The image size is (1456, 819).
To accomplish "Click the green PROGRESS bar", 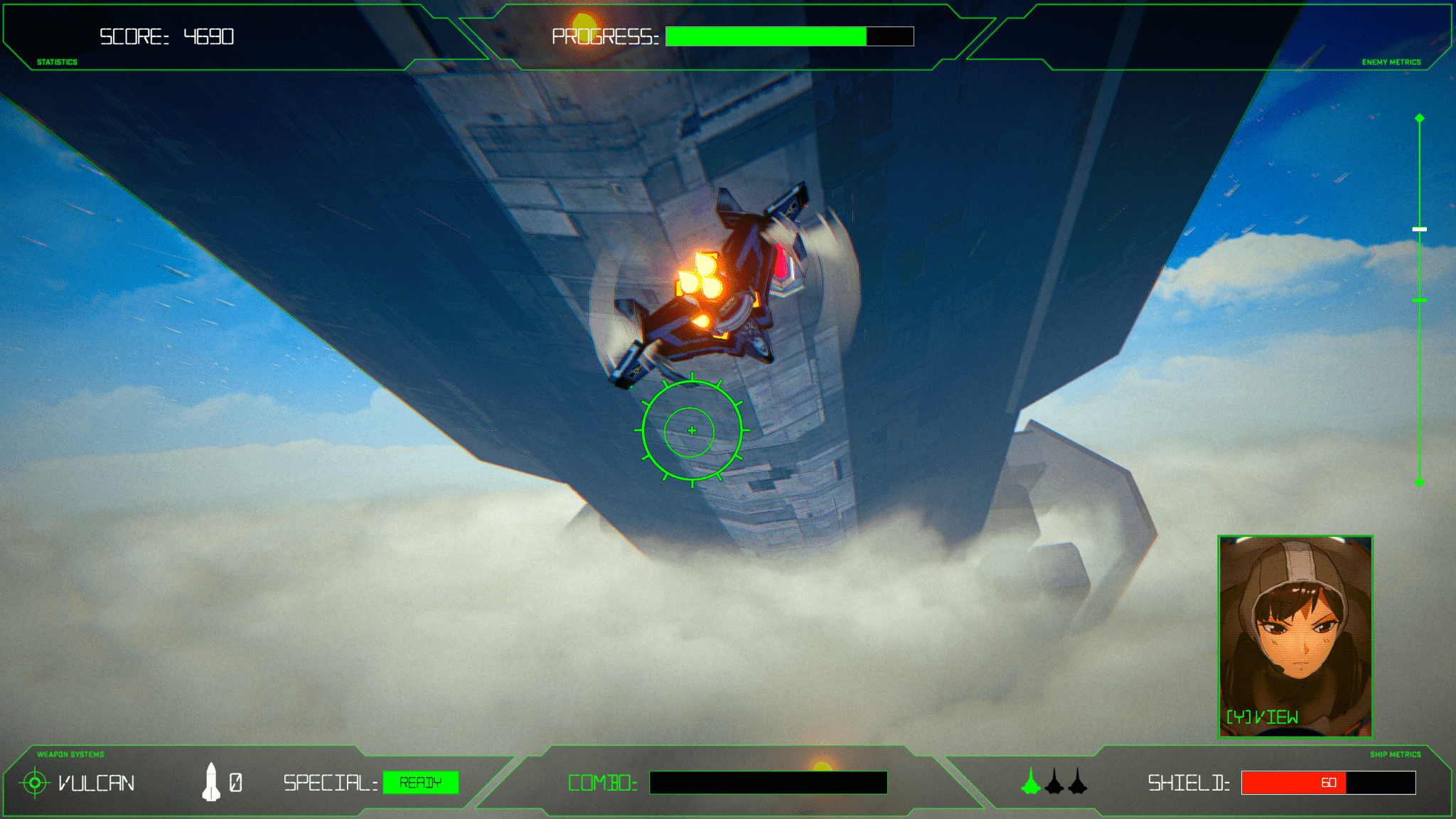I will (x=764, y=36).
